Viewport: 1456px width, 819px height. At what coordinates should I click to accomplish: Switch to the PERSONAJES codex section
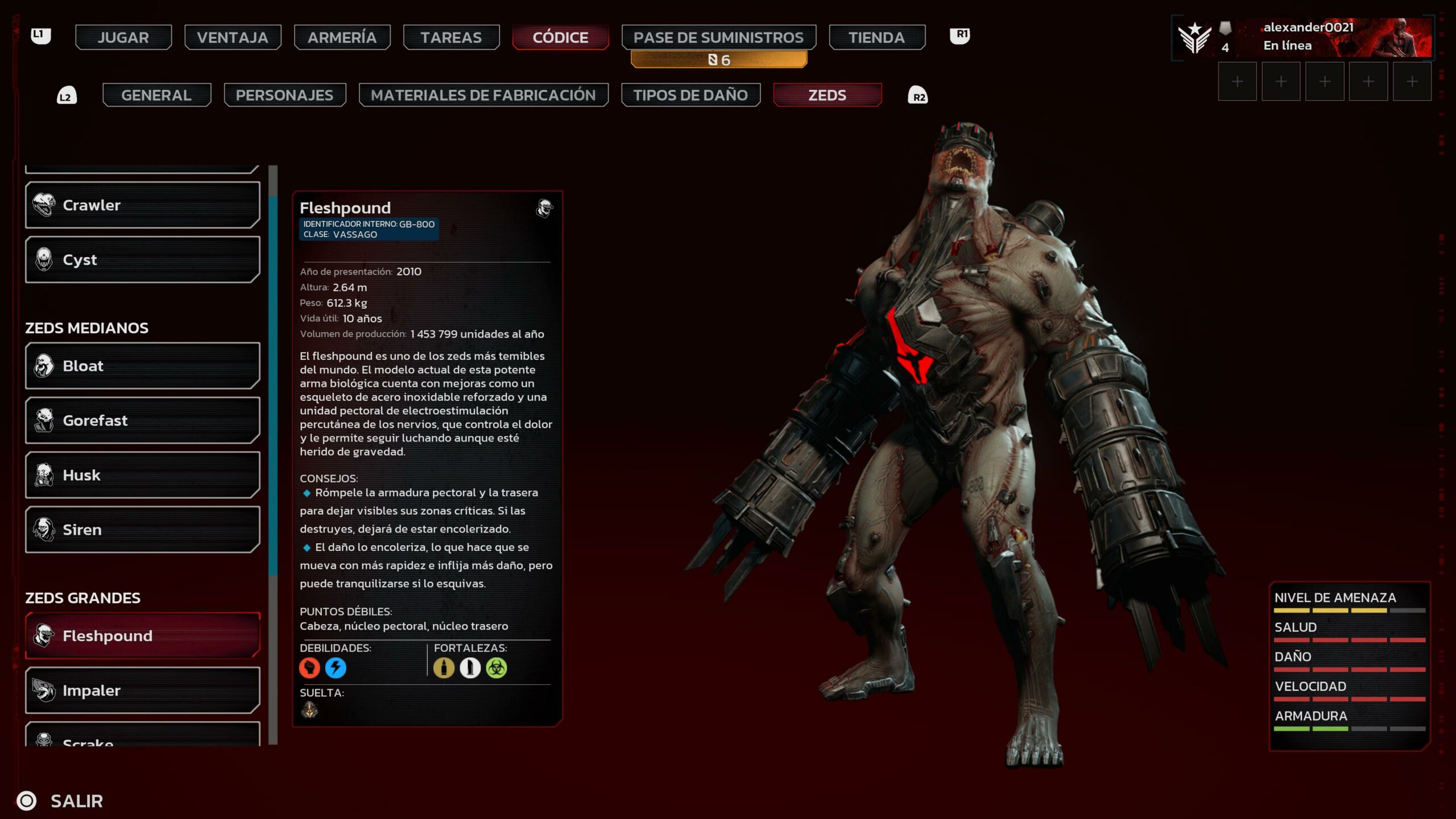(284, 95)
